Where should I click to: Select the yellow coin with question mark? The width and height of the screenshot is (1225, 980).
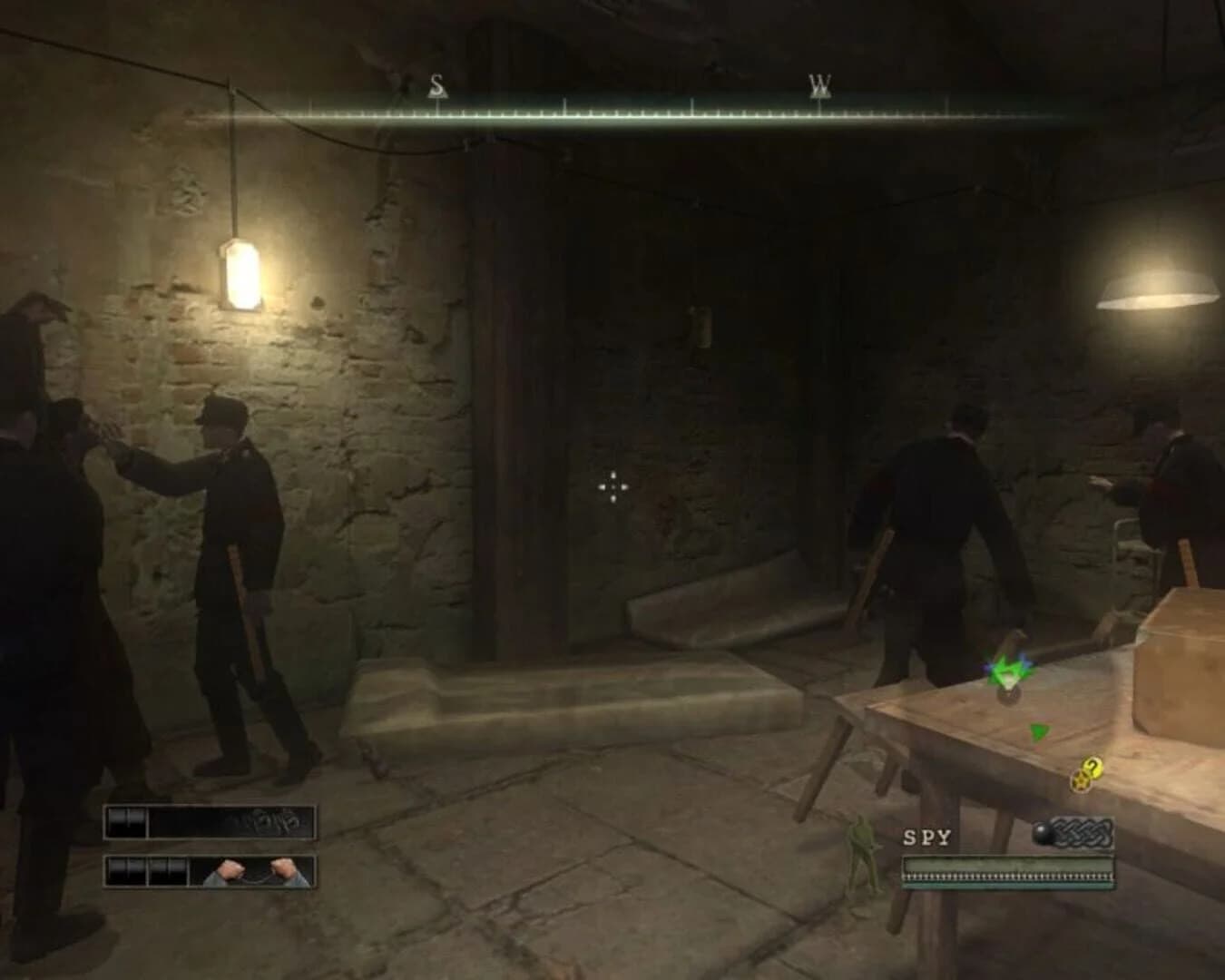pyautogui.click(x=1092, y=768)
